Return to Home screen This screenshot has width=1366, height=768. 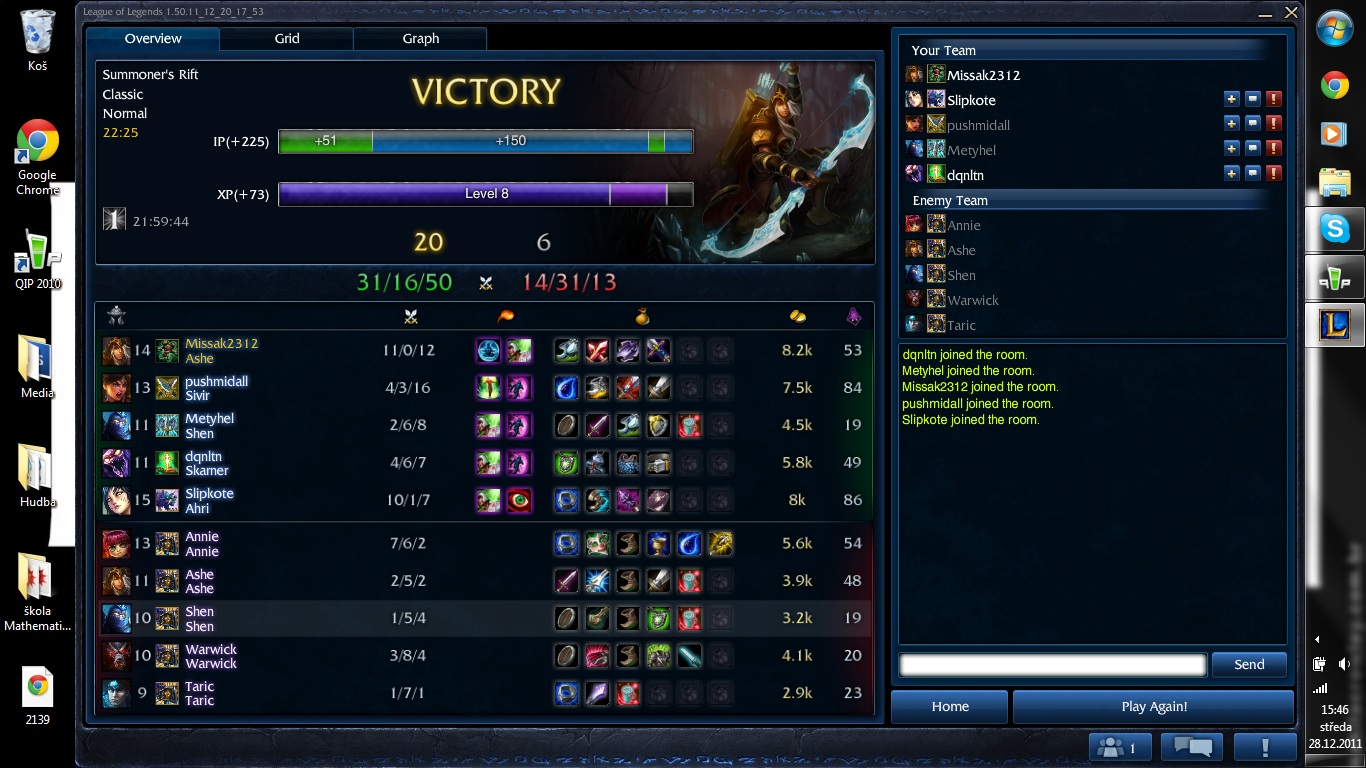(950, 706)
